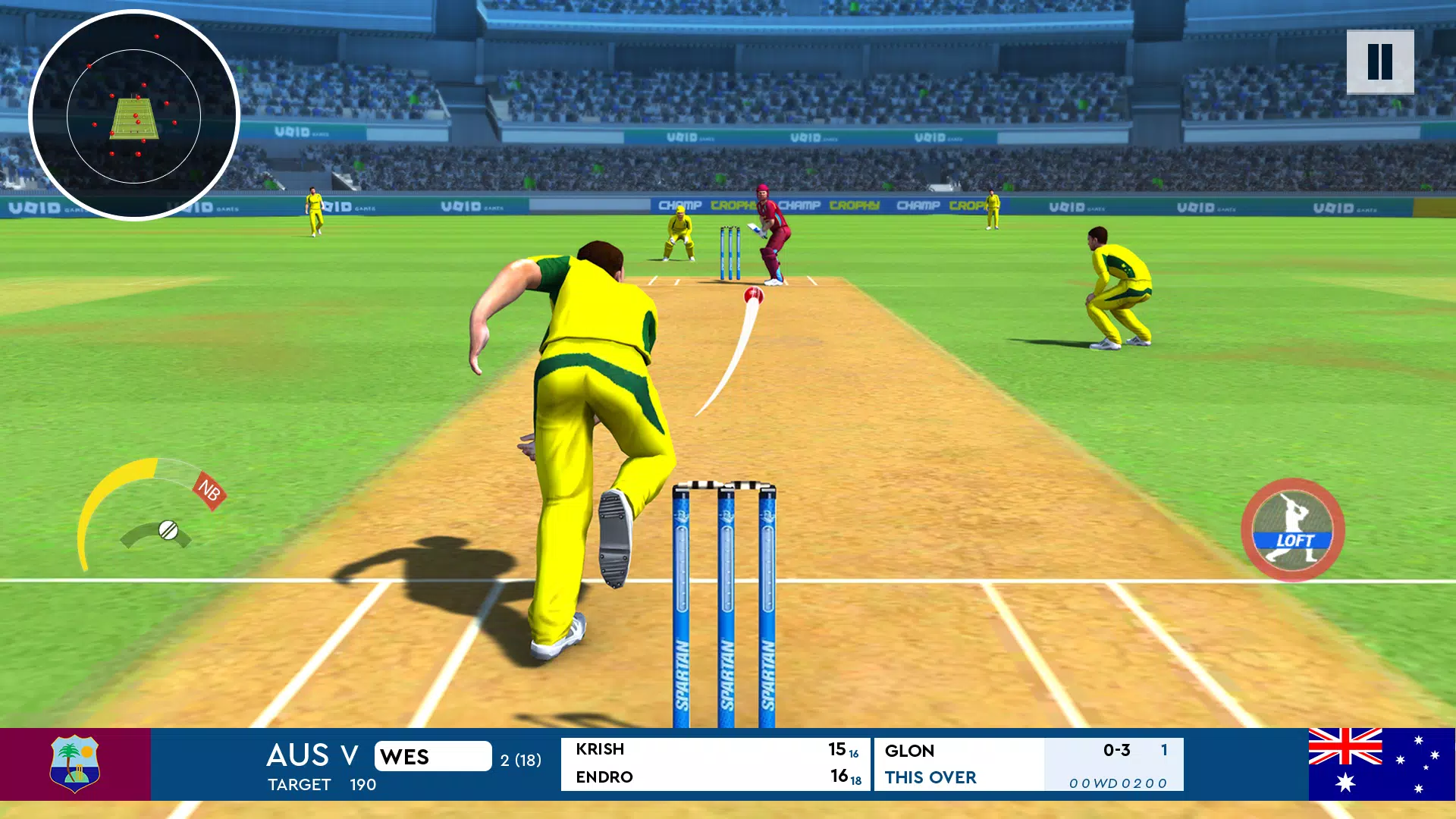Tap the pause icon in top-right corner
Viewport: 1456px width, 819px height.
[x=1382, y=62]
